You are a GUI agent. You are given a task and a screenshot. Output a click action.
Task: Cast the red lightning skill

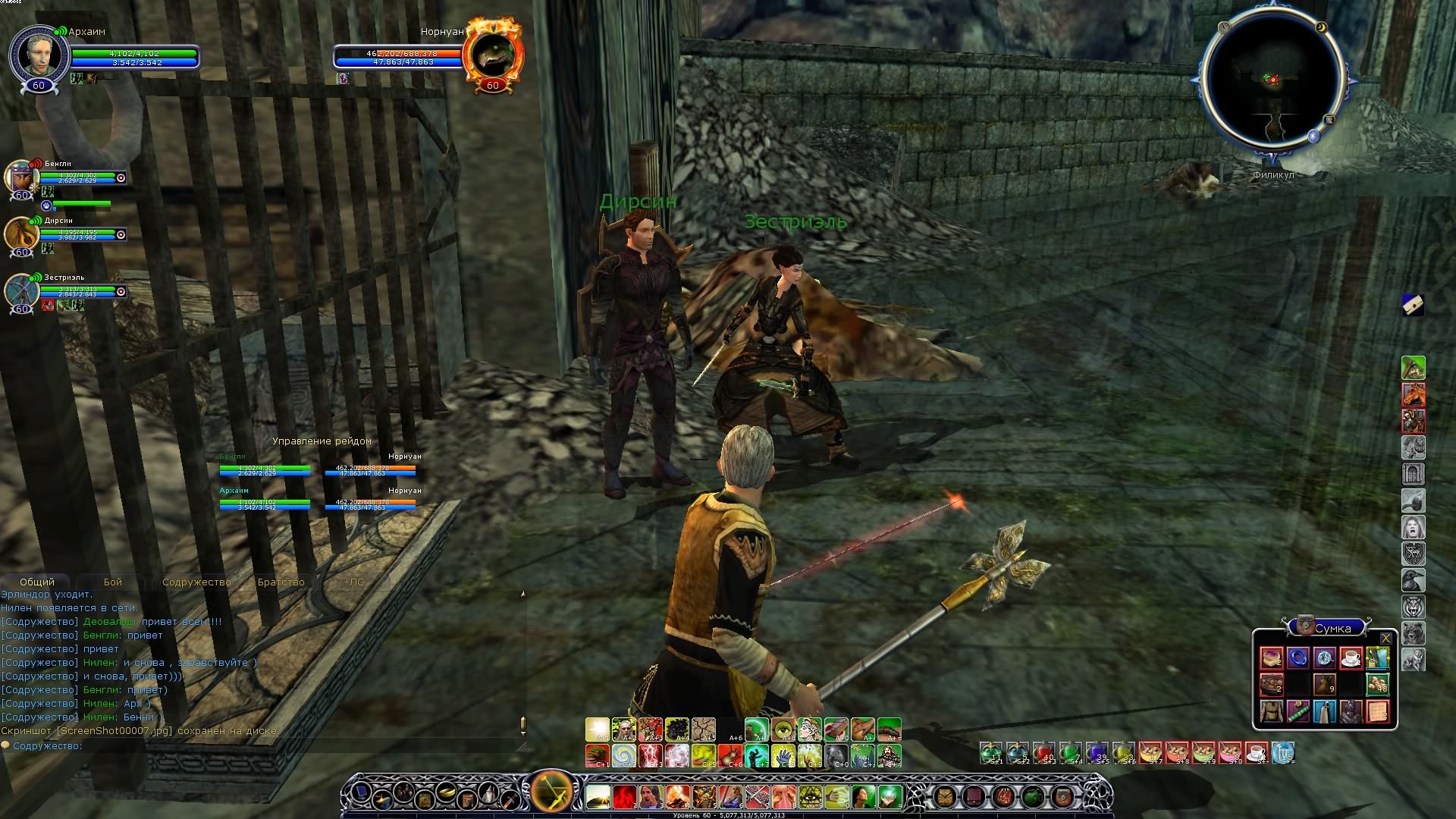click(x=650, y=755)
